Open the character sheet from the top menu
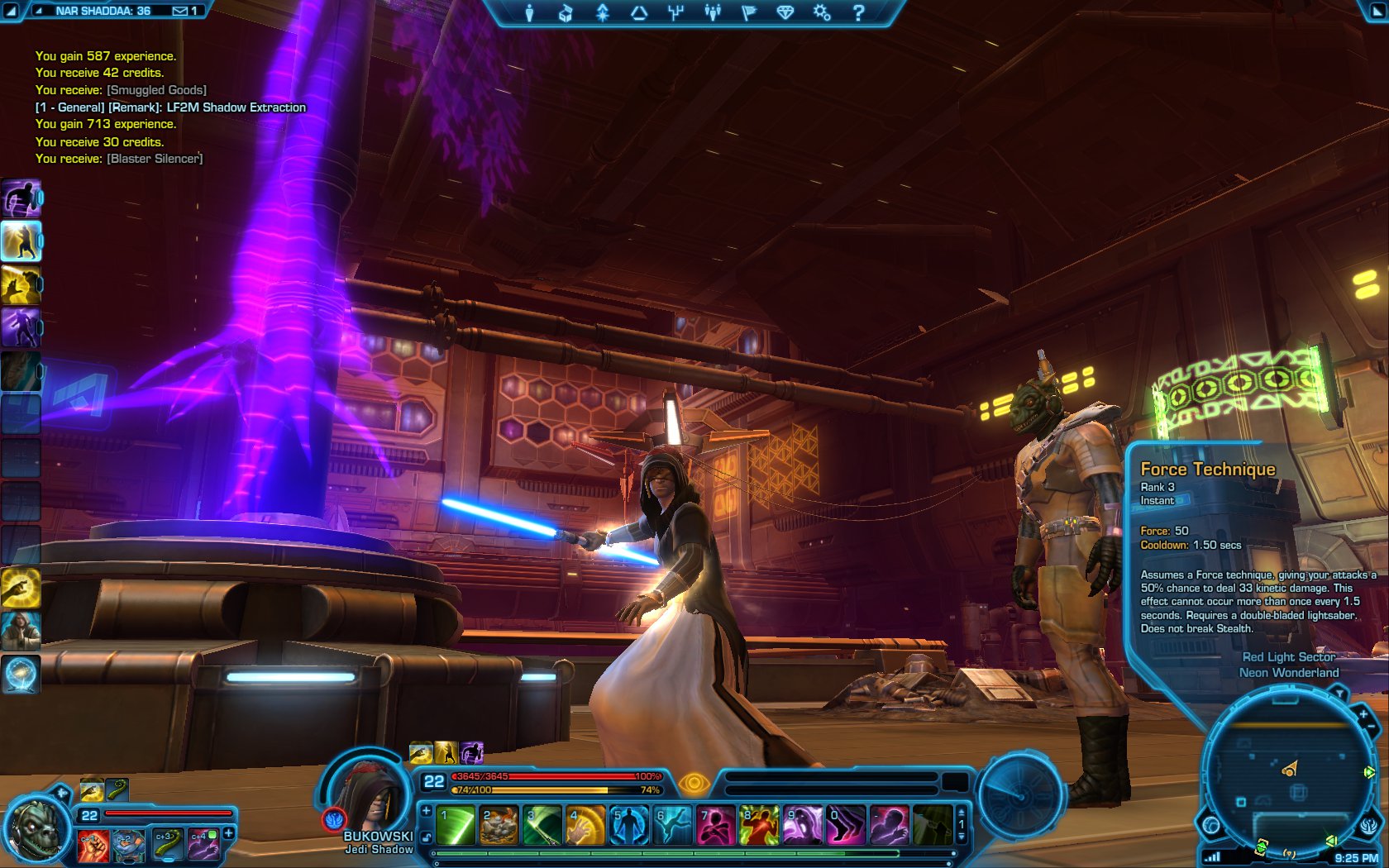Viewport: 1389px width, 868px height. [x=530, y=13]
